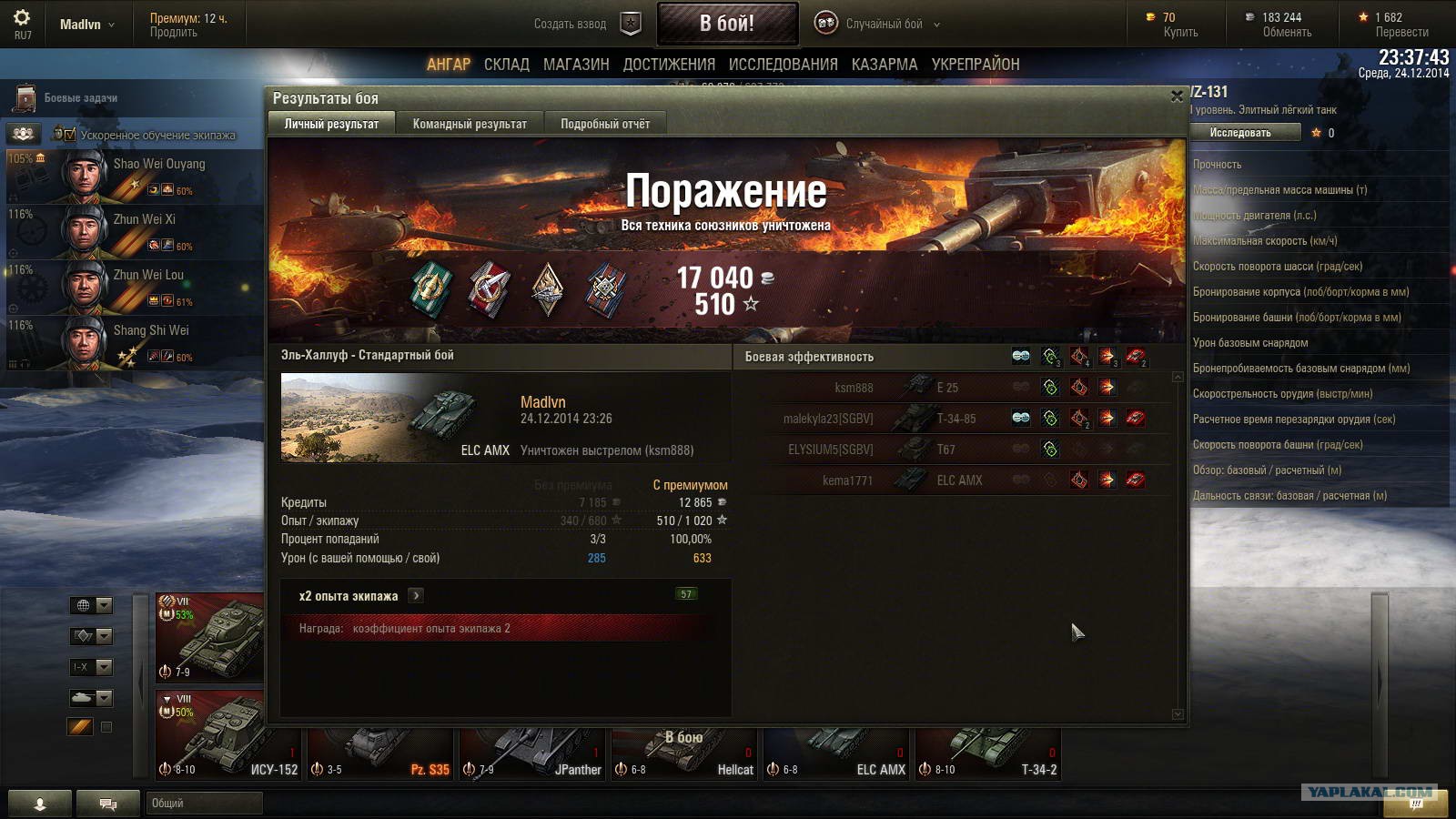The height and width of the screenshot is (819, 1456).
Task: Go to the МАГАЗИН section
Action: pos(576,65)
